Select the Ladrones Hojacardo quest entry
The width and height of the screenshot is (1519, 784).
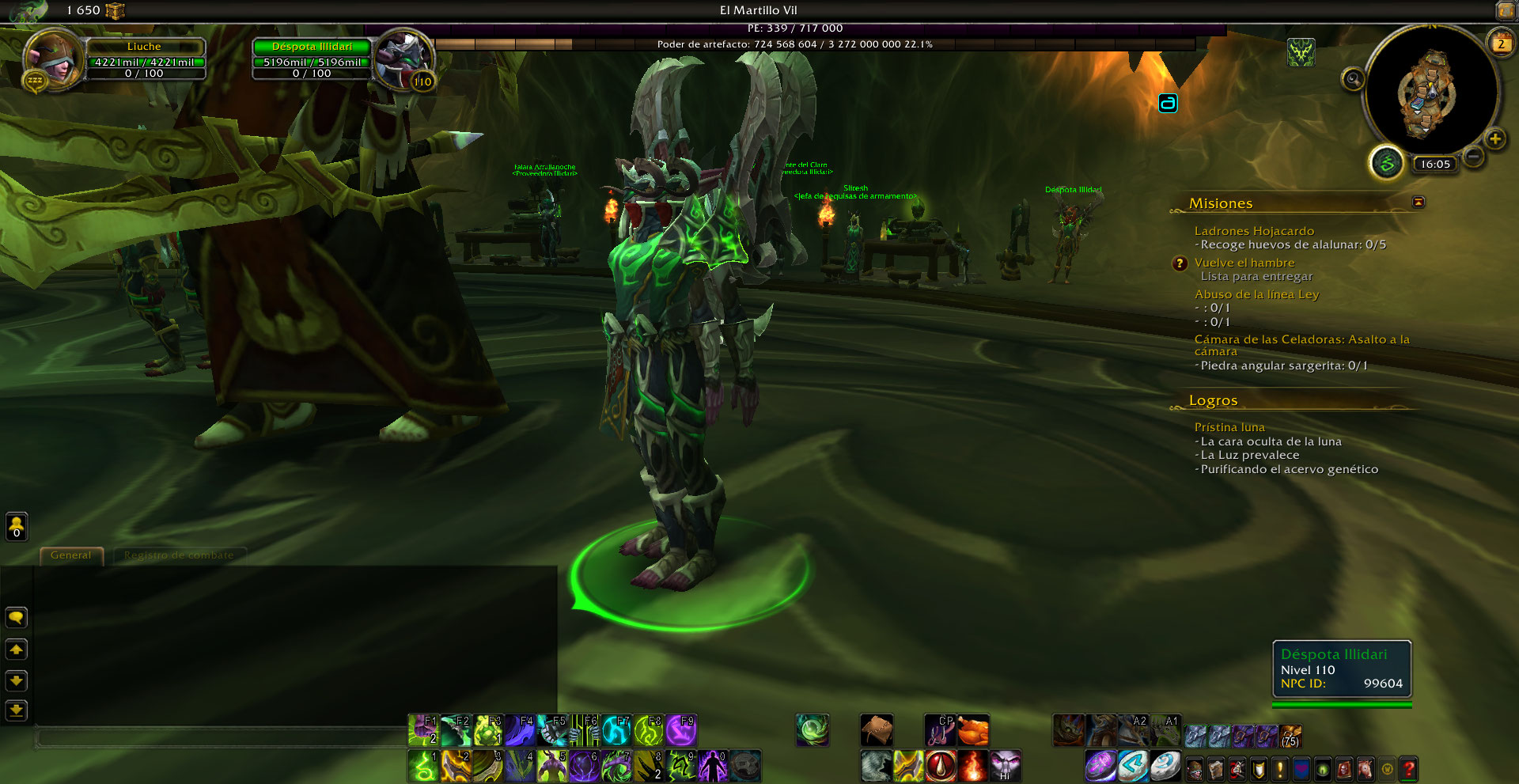tap(1254, 231)
